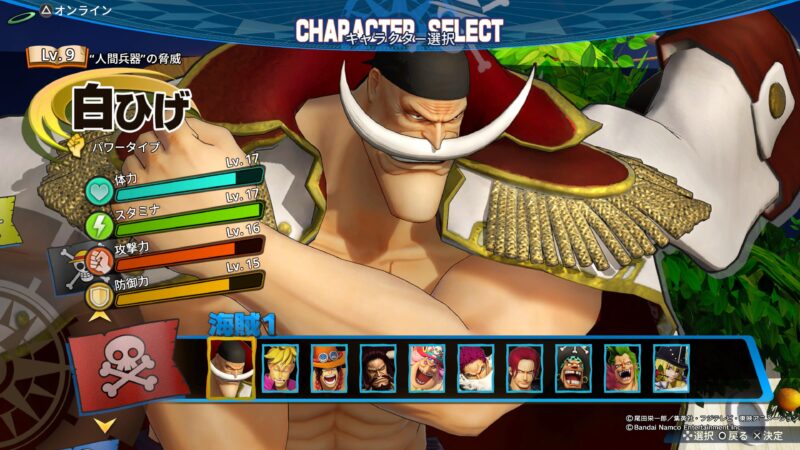This screenshot has width=800, height=450.
Task: Select Bartolomeo, the green-haired portrait
Action: coord(622,368)
